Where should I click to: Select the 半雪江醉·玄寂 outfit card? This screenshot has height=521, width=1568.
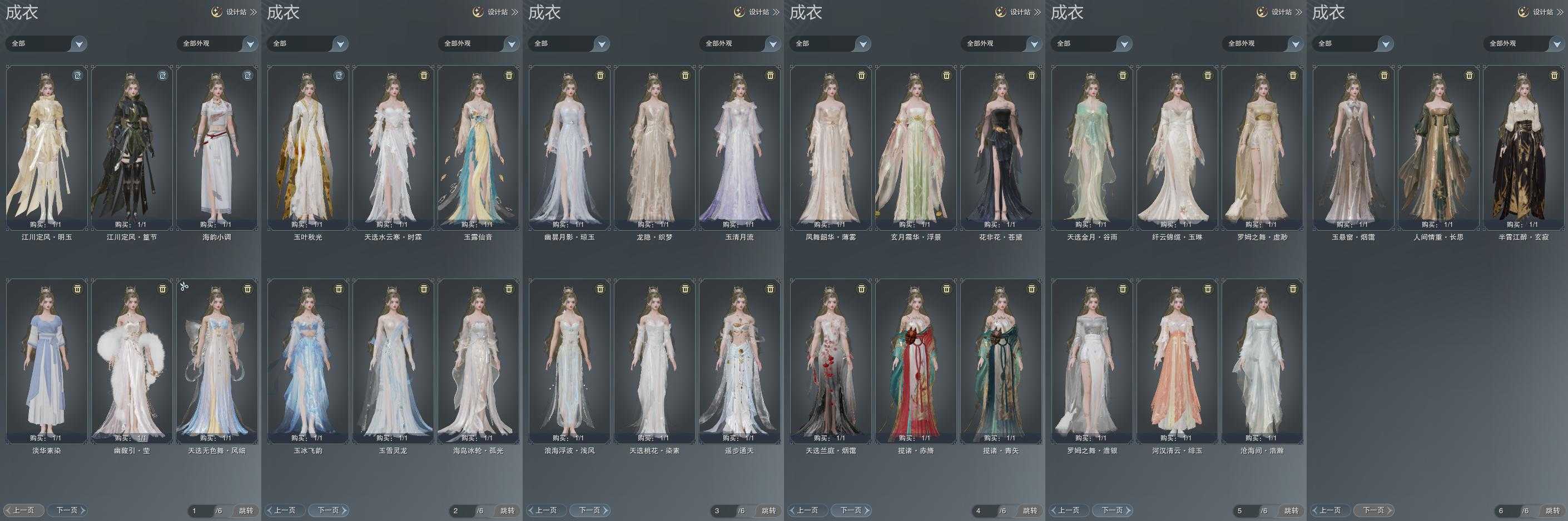1524,147
